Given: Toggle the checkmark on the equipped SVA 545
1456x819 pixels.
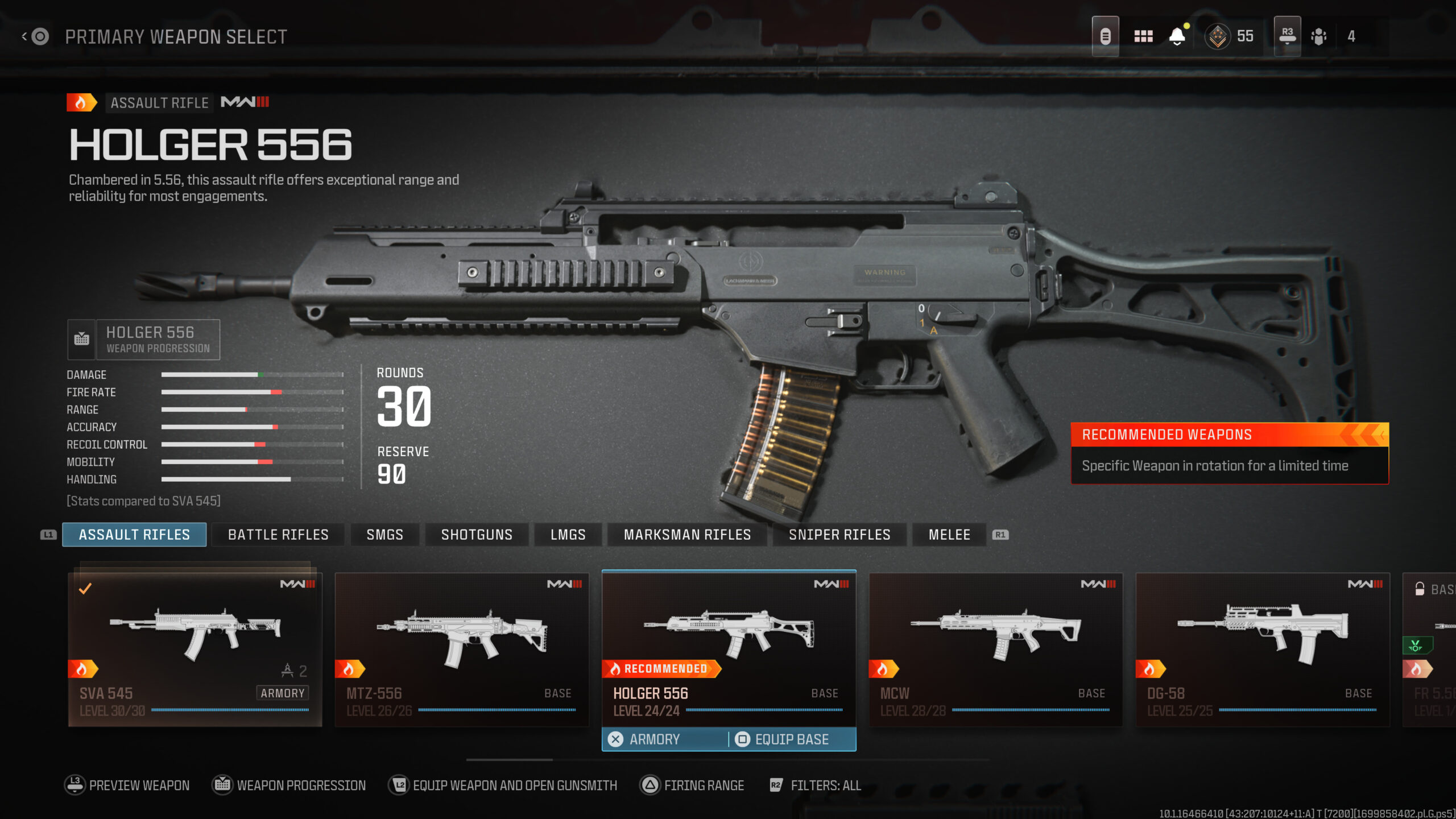Looking at the screenshot, I should (x=84, y=588).
